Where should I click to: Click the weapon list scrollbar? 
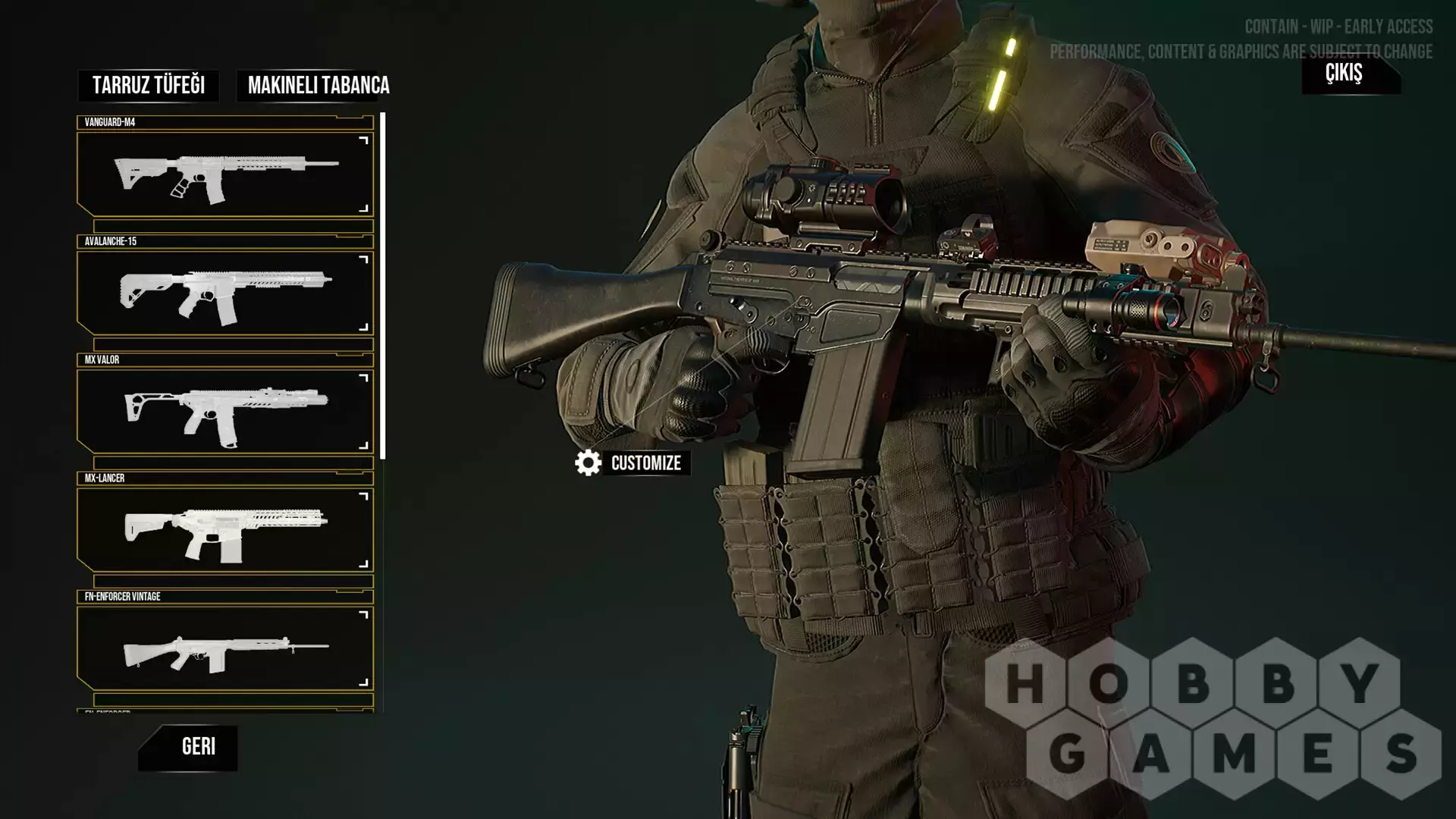coord(383,286)
